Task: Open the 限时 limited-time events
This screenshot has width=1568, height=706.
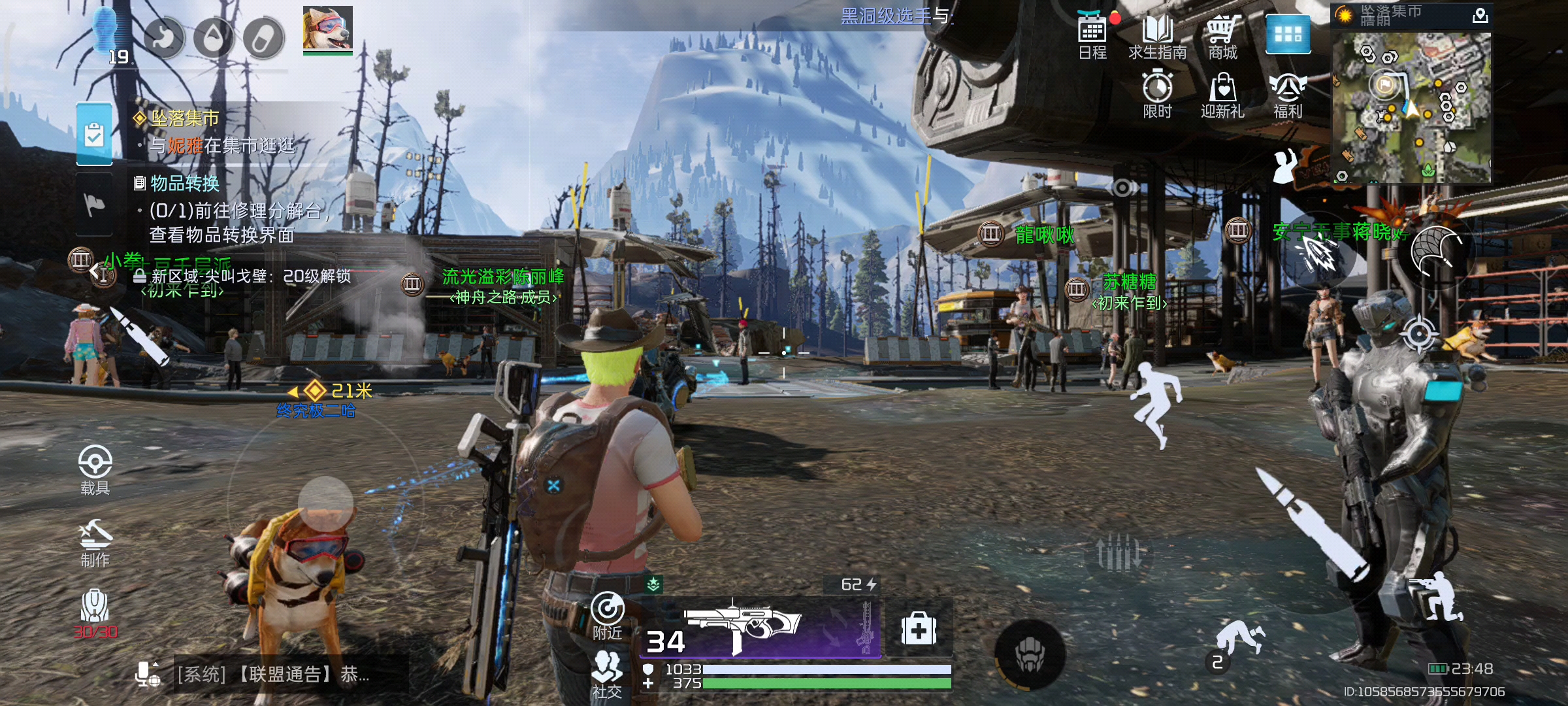Action: [x=1157, y=94]
